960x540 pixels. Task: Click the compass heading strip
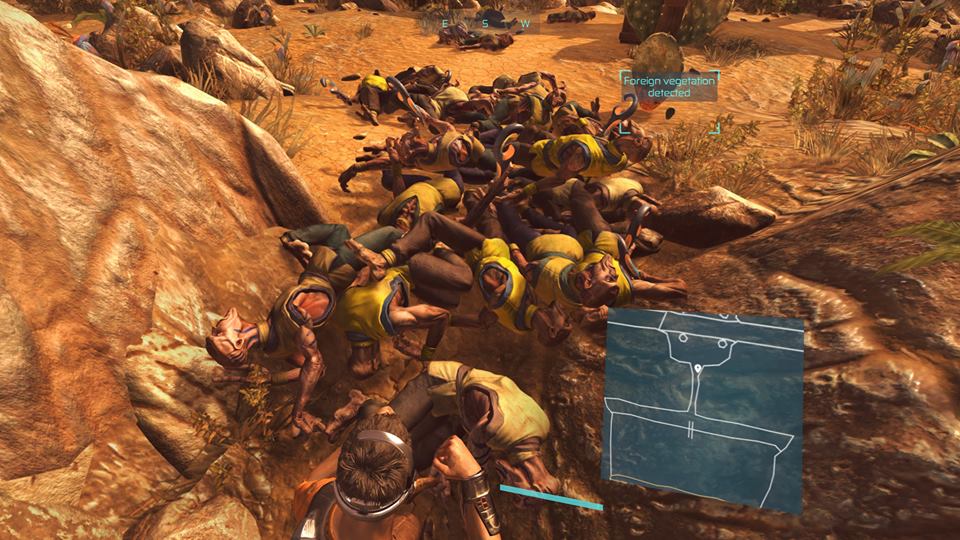pyautogui.click(x=484, y=22)
